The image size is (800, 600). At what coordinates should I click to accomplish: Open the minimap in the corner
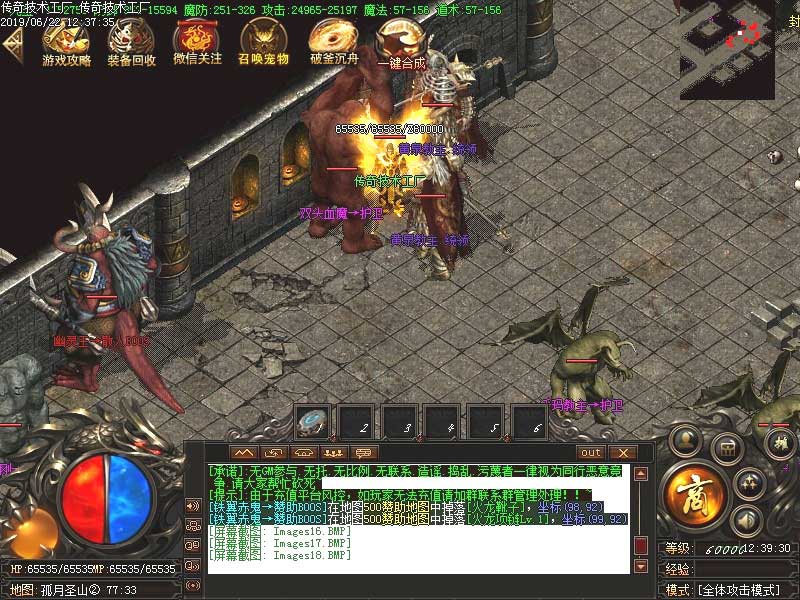(740, 48)
